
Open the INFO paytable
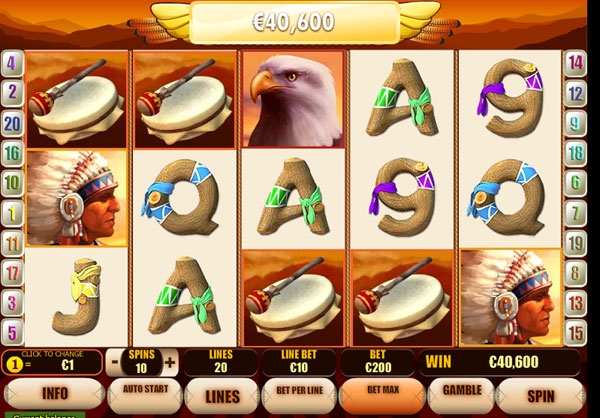point(53,395)
